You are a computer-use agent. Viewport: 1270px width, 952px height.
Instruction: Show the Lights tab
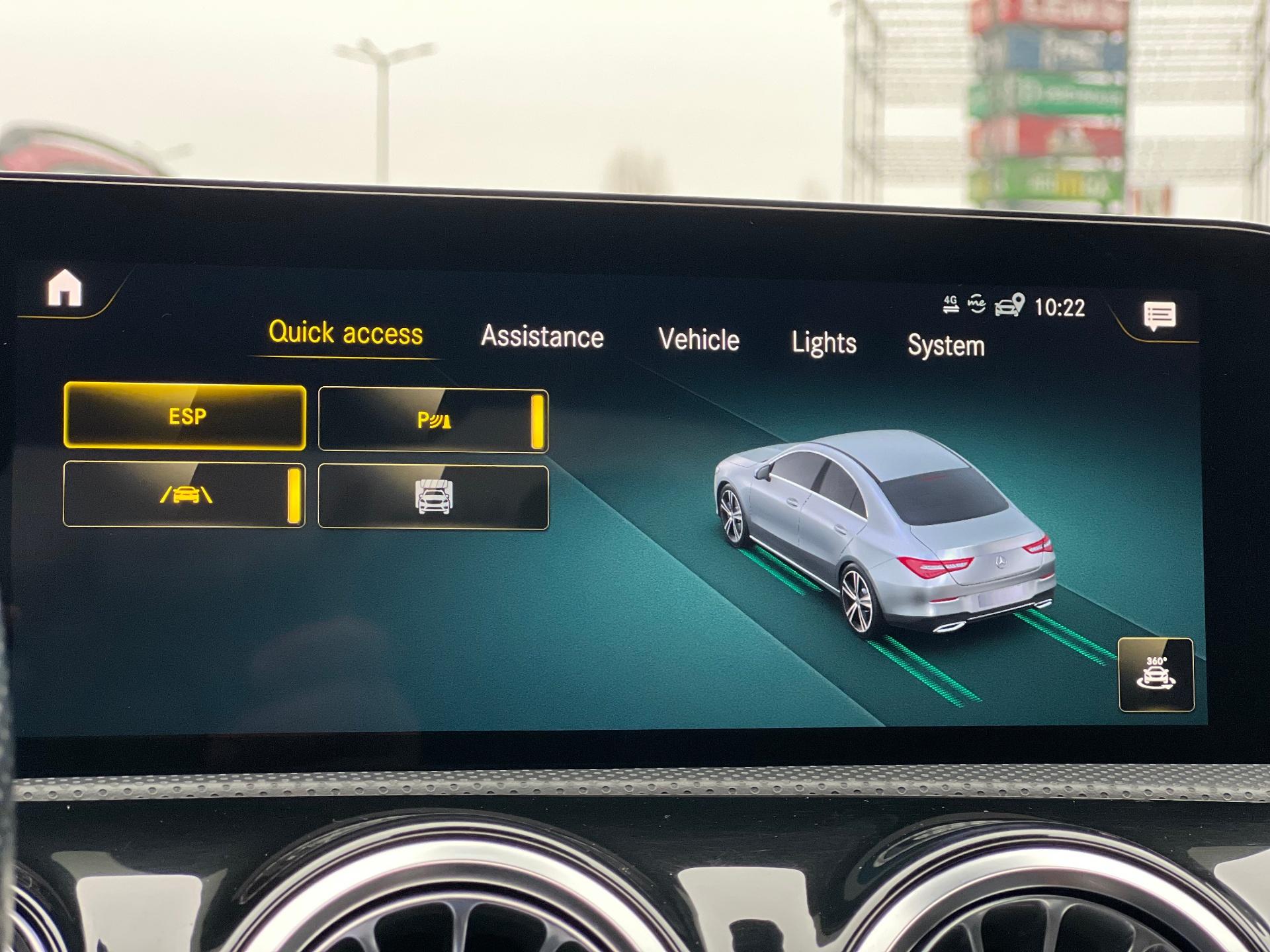click(x=824, y=343)
